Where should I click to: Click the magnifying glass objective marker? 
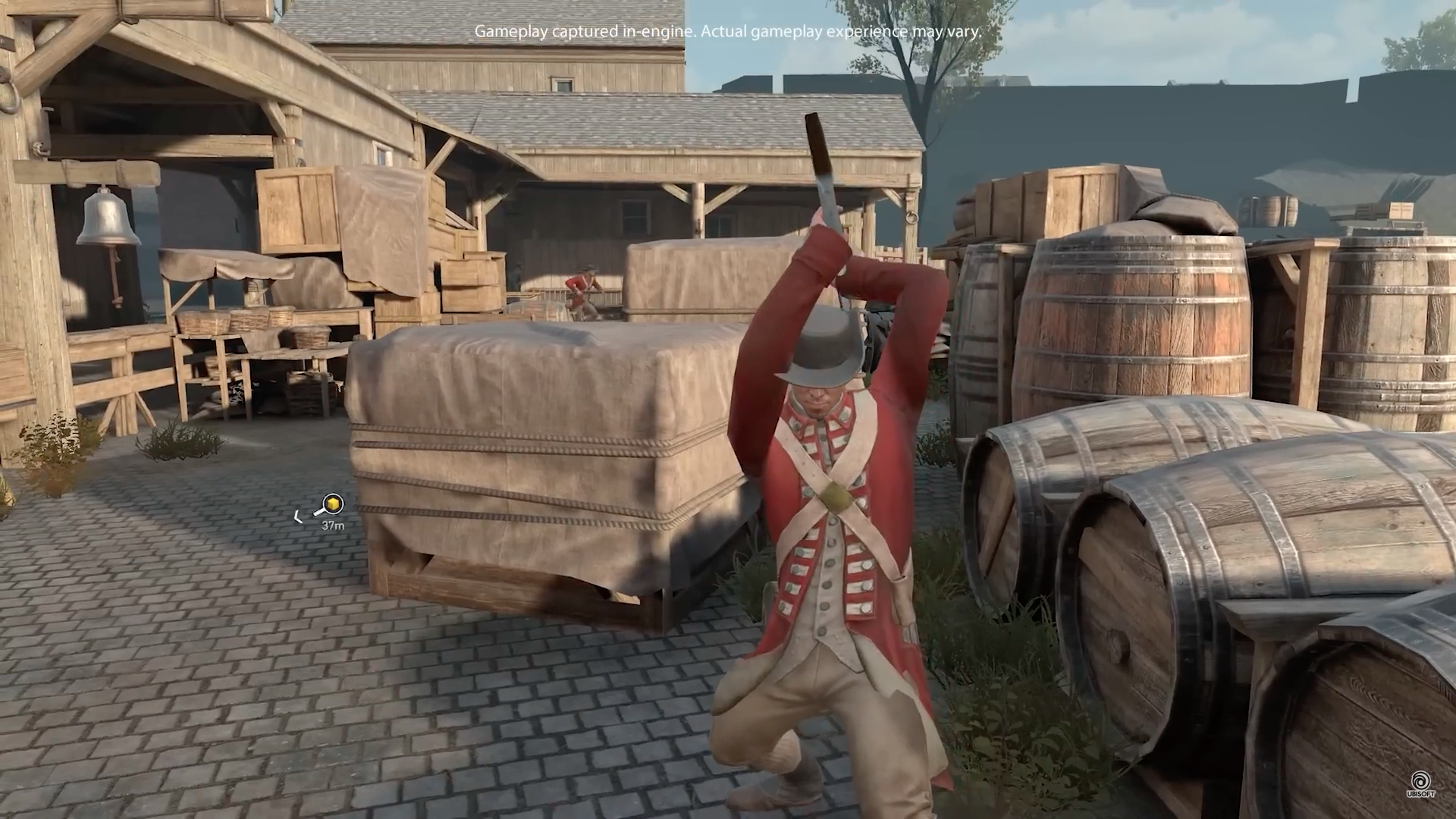point(334,504)
